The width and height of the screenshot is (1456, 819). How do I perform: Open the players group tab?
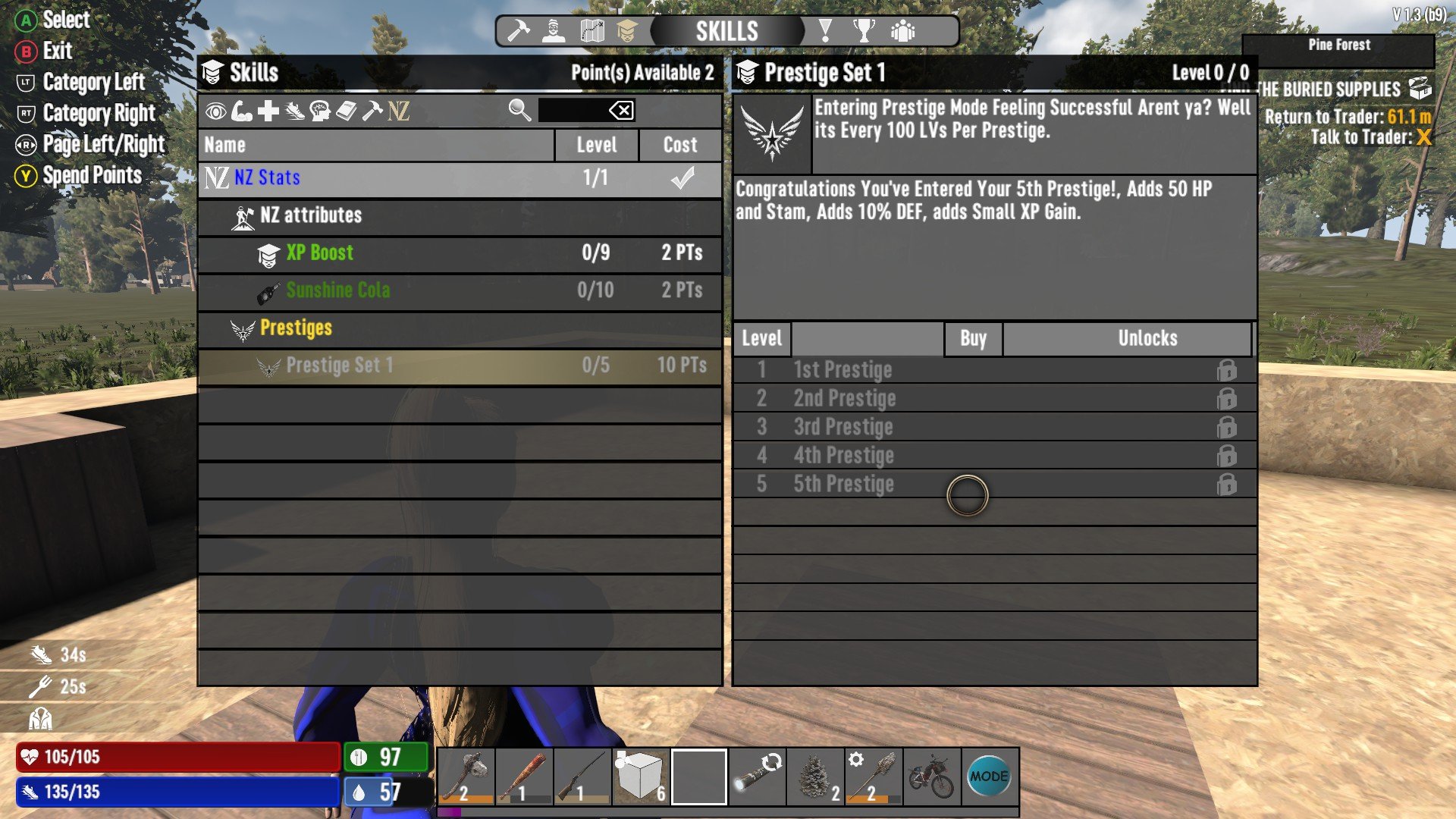point(902,31)
